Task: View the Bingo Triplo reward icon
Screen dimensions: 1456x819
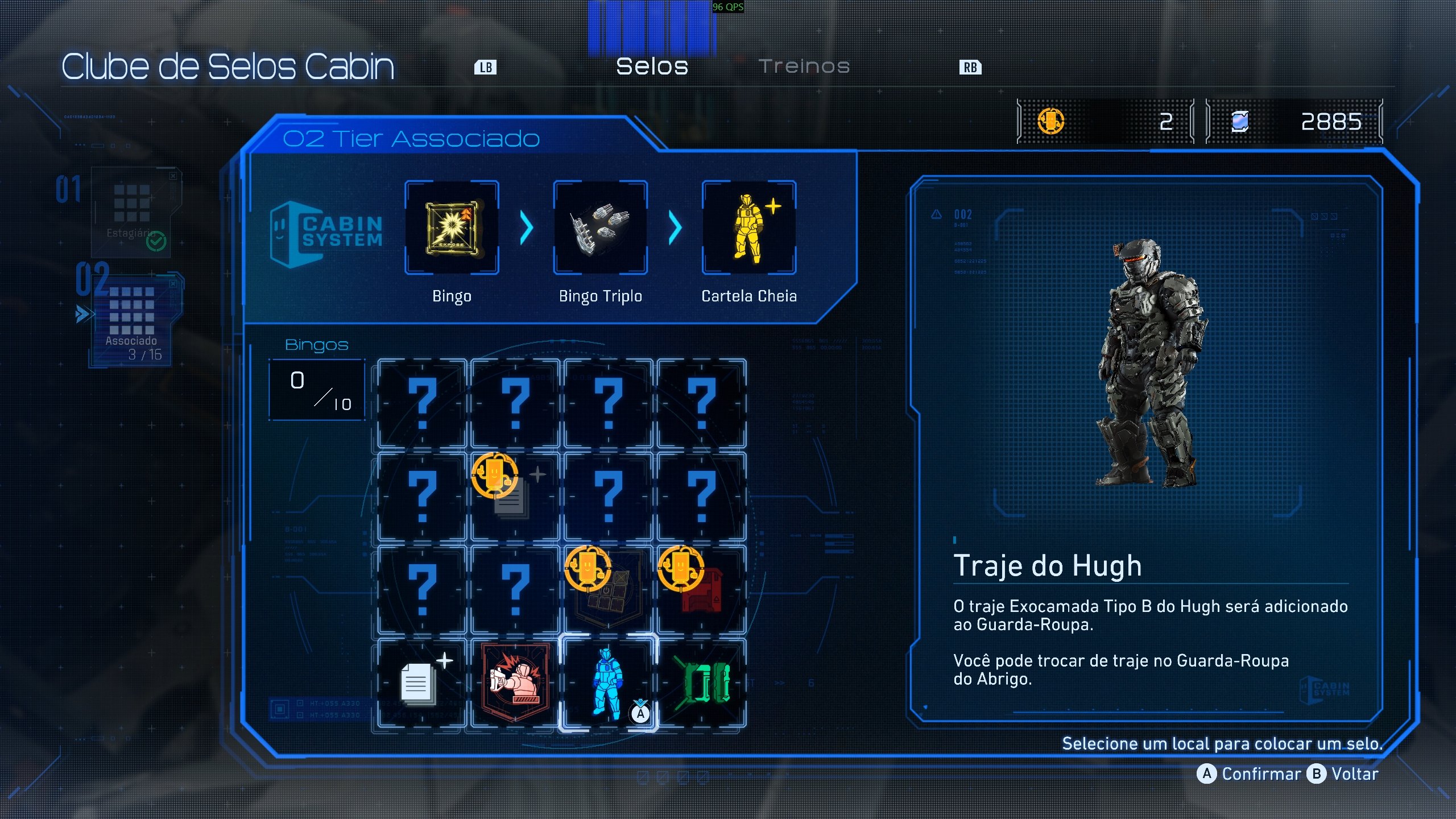Action: tap(600, 227)
